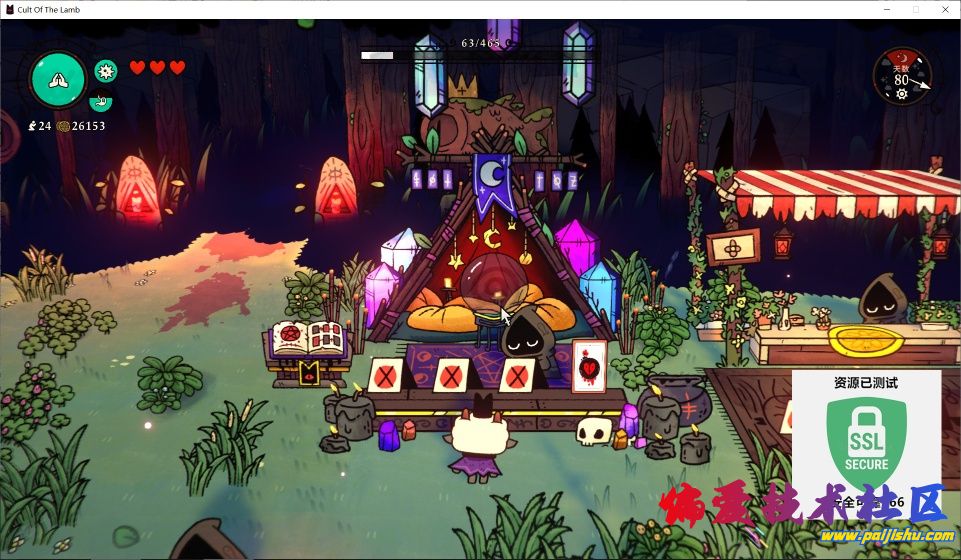Select the green cog status icon
961x560 pixels.
pyautogui.click(x=105, y=71)
